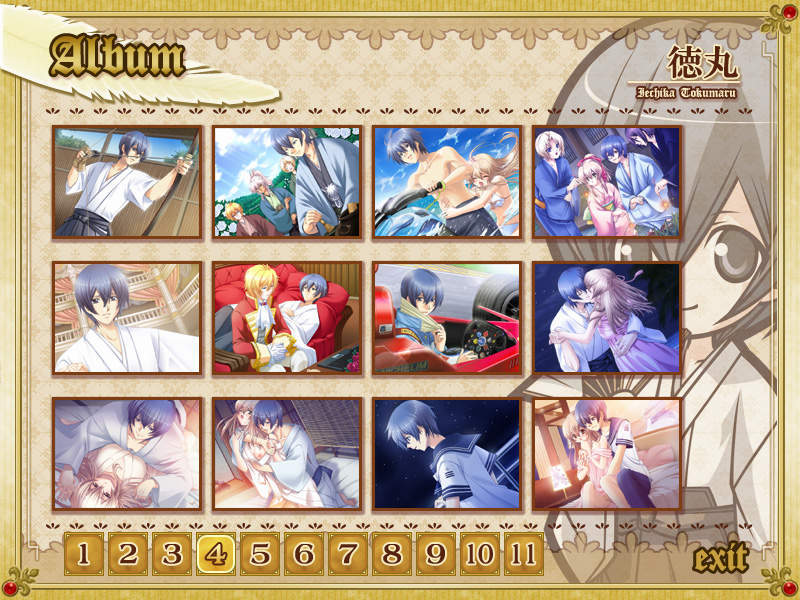View album page 8
This screenshot has height=600, width=800.
pyautogui.click(x=392, y=553)
